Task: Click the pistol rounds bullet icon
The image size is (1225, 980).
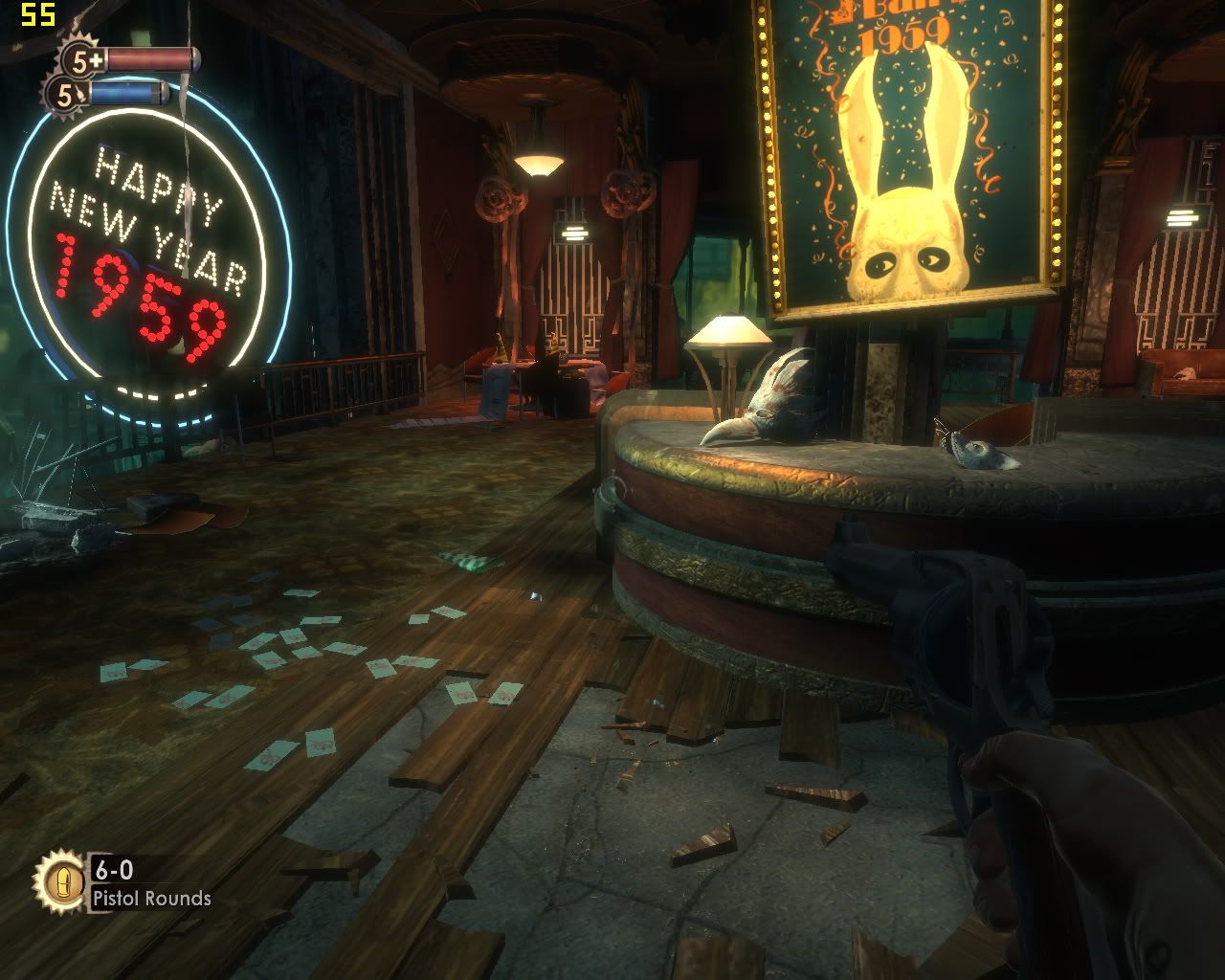Action: (x=59, y=881)
